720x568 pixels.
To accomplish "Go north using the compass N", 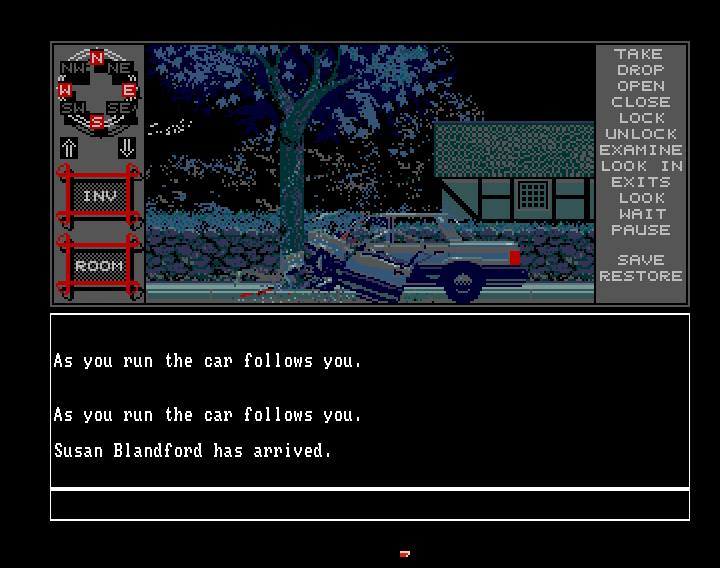I will (97, 59).
